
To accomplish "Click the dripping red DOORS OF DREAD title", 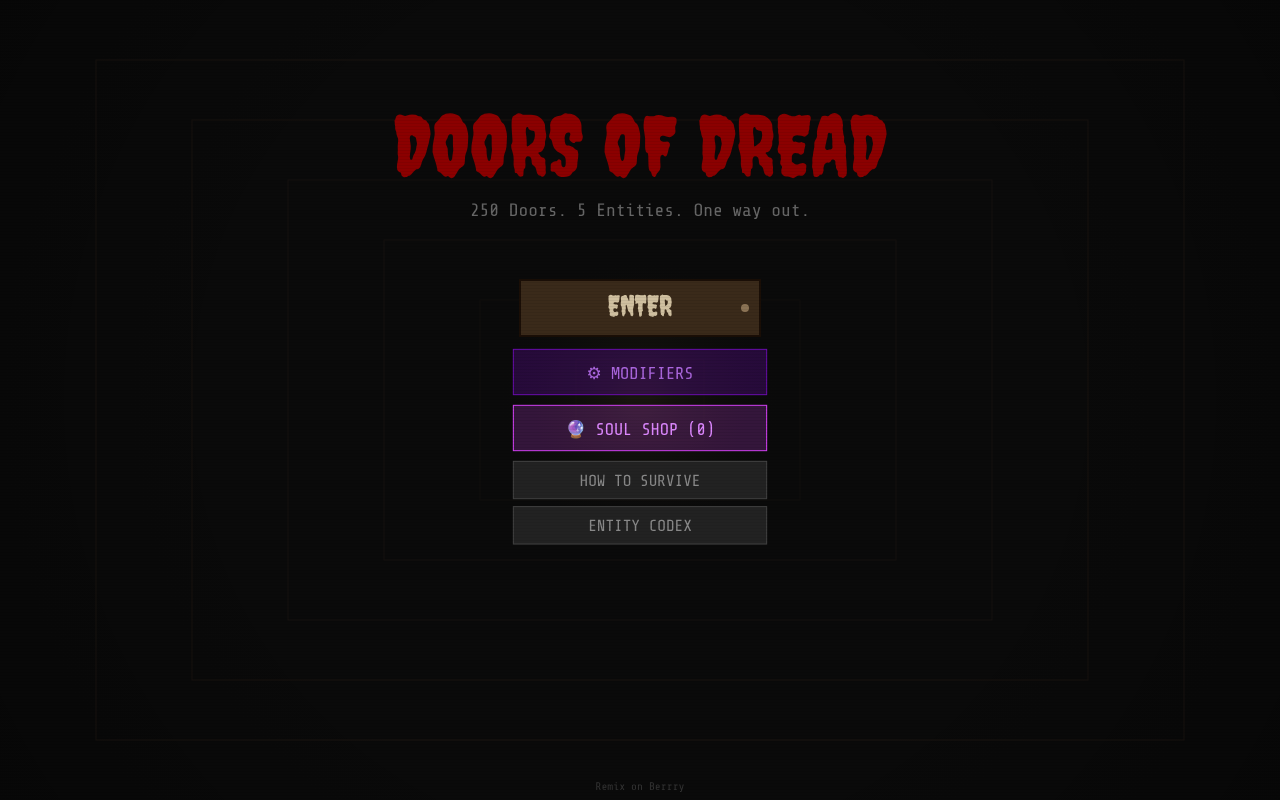I will pyautogui.click(x=640, y=145).
